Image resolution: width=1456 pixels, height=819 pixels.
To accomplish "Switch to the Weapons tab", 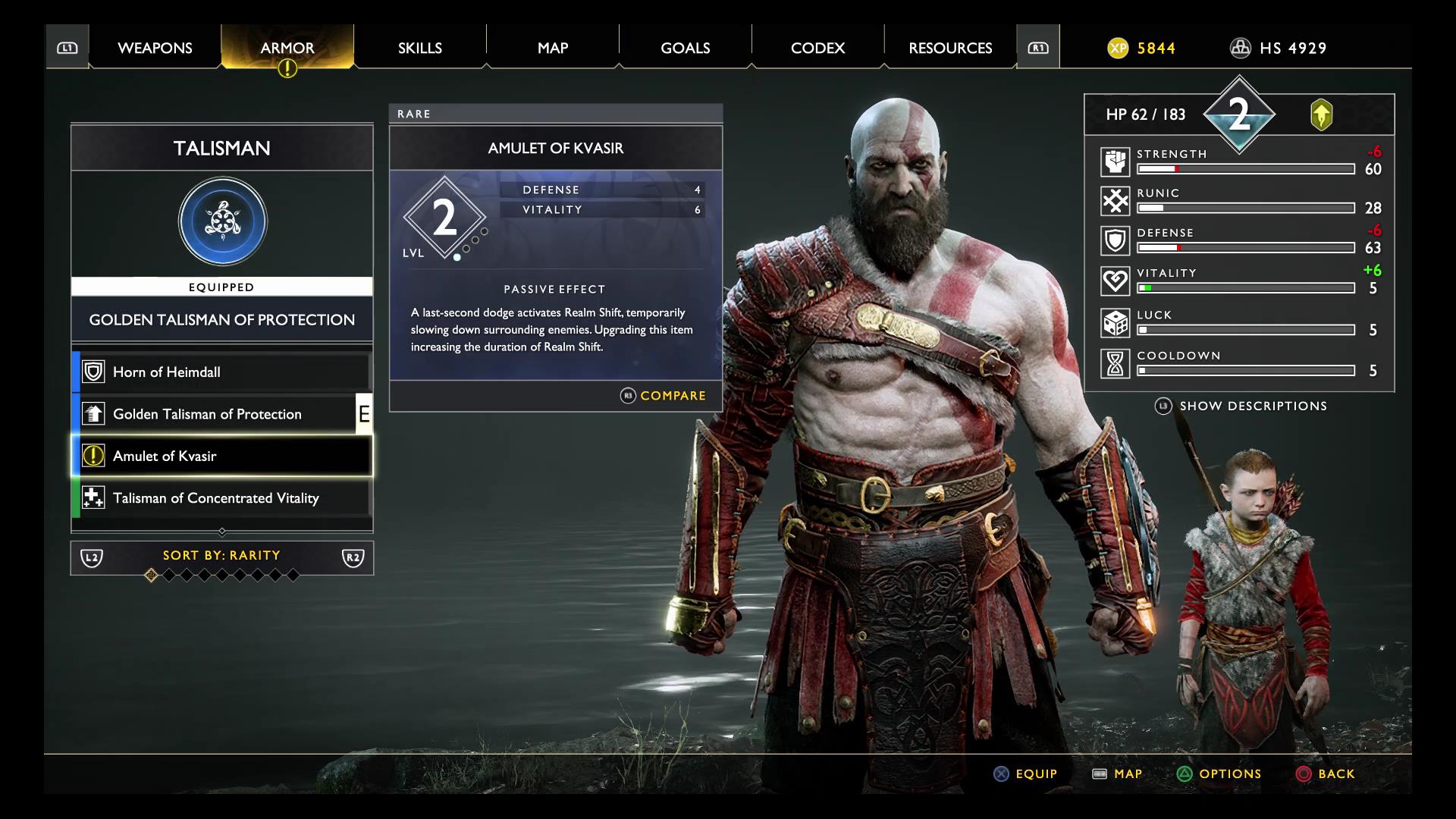I will [155, 48].
